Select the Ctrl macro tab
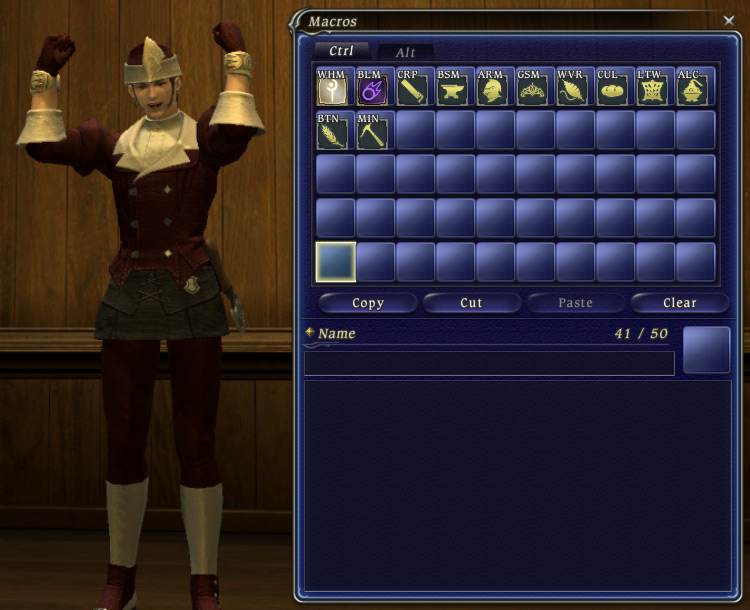Screen dimensions: 750x610 [341, 51]
